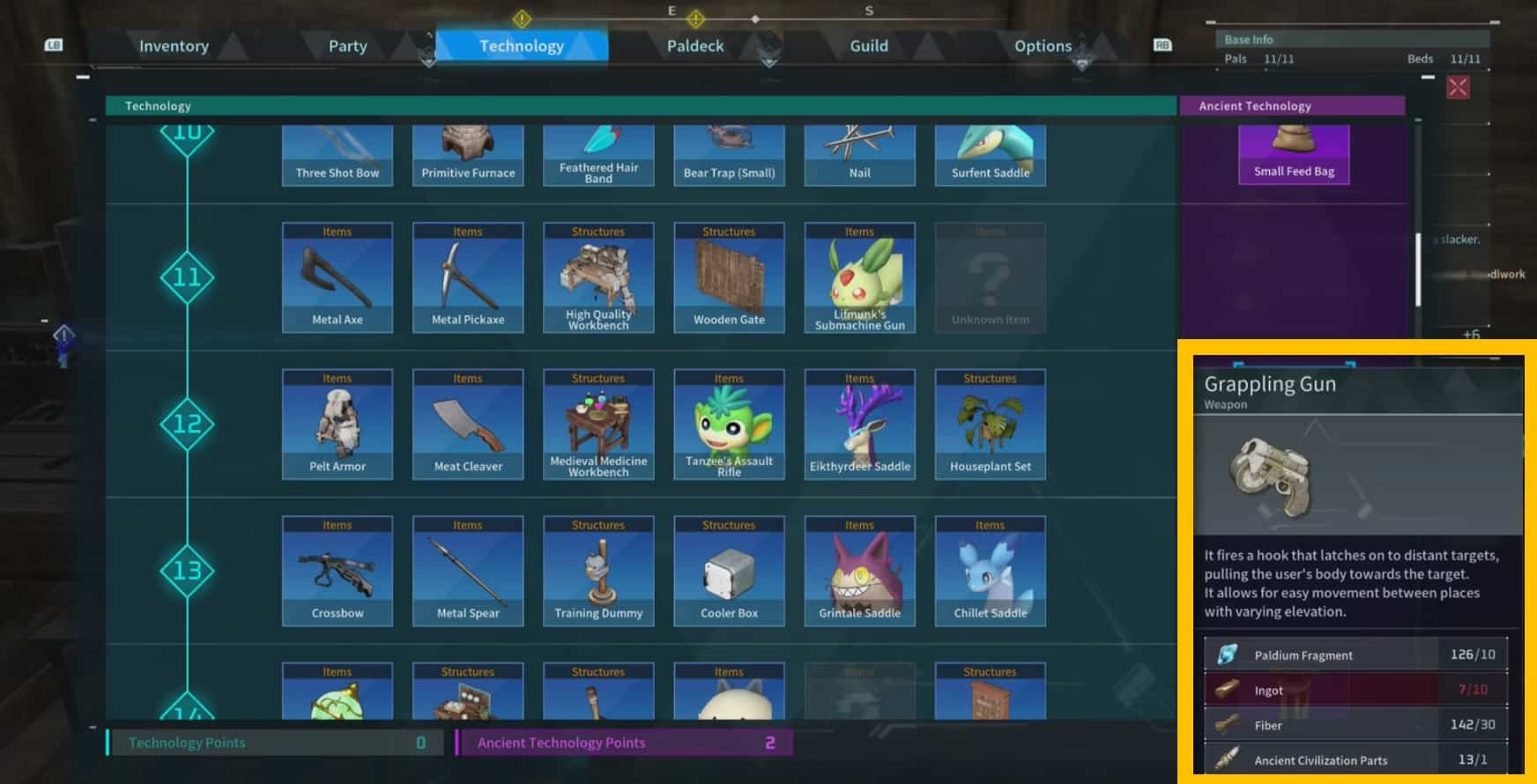Image resolution: width=1537 pixels, height=784 pixels.
Task: Select Lifmunk's Submachine Gun
Action: coord(859,277)
